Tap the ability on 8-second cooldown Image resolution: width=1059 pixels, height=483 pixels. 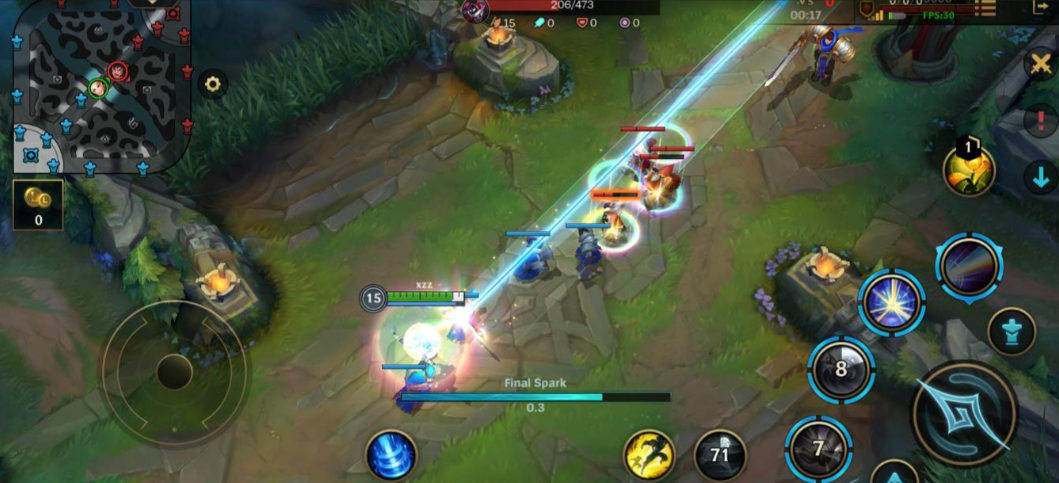pyautogui.click(x=841, y=369)
